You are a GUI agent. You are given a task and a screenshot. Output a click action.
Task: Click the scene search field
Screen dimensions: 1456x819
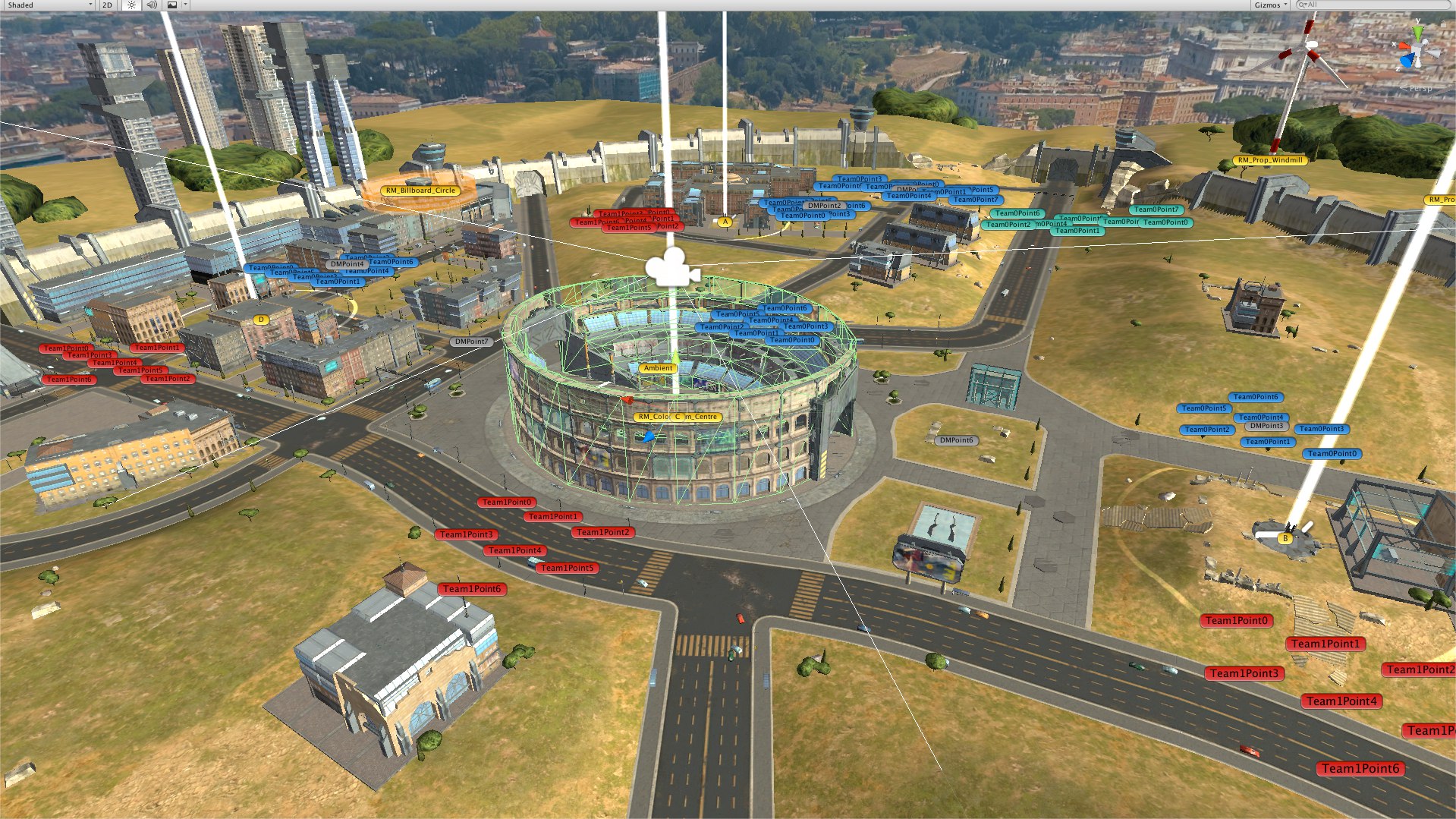[x=1373, y=5]
